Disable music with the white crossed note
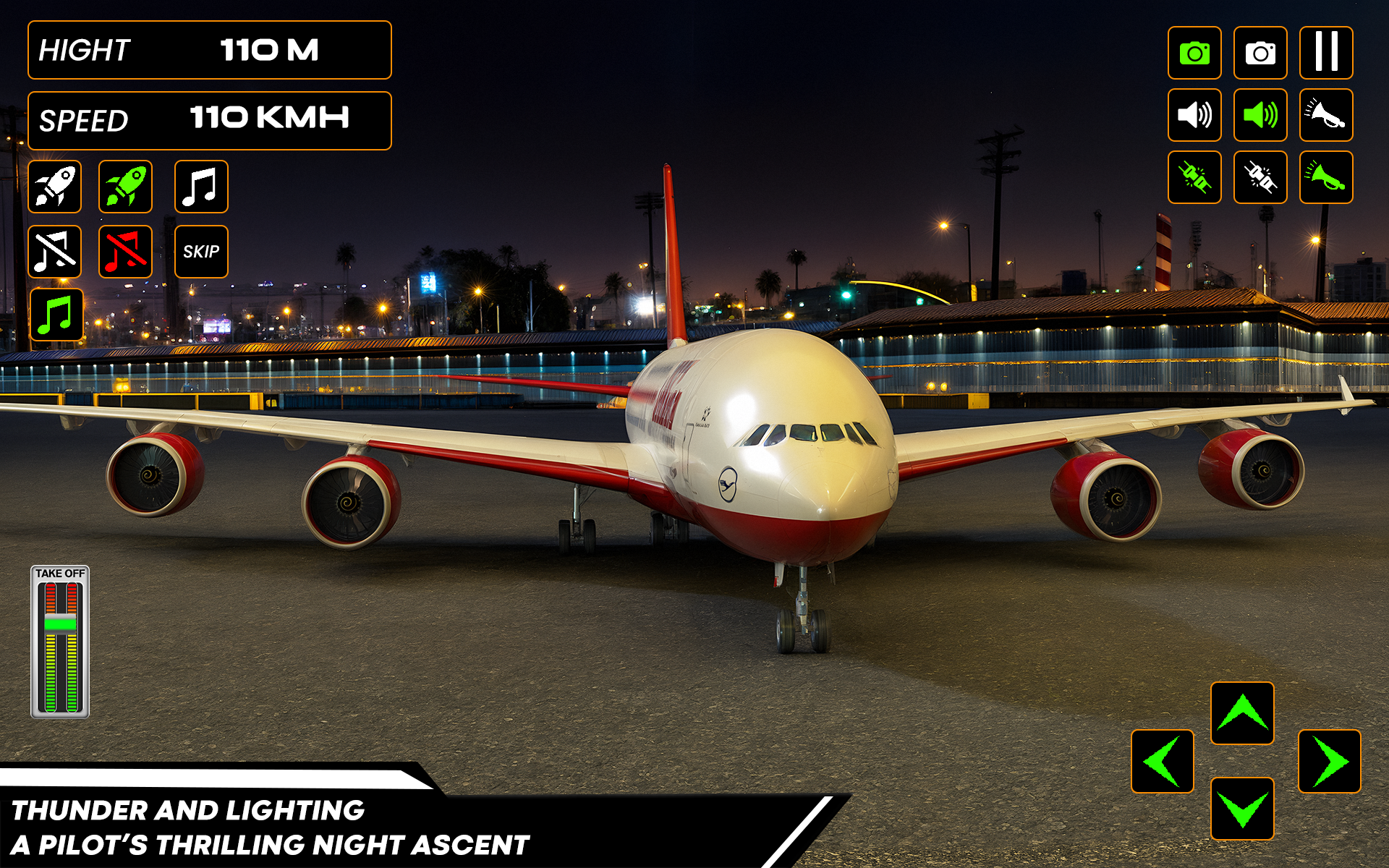The width and height of the screenshot is (1389, 868). click(55, 252)
